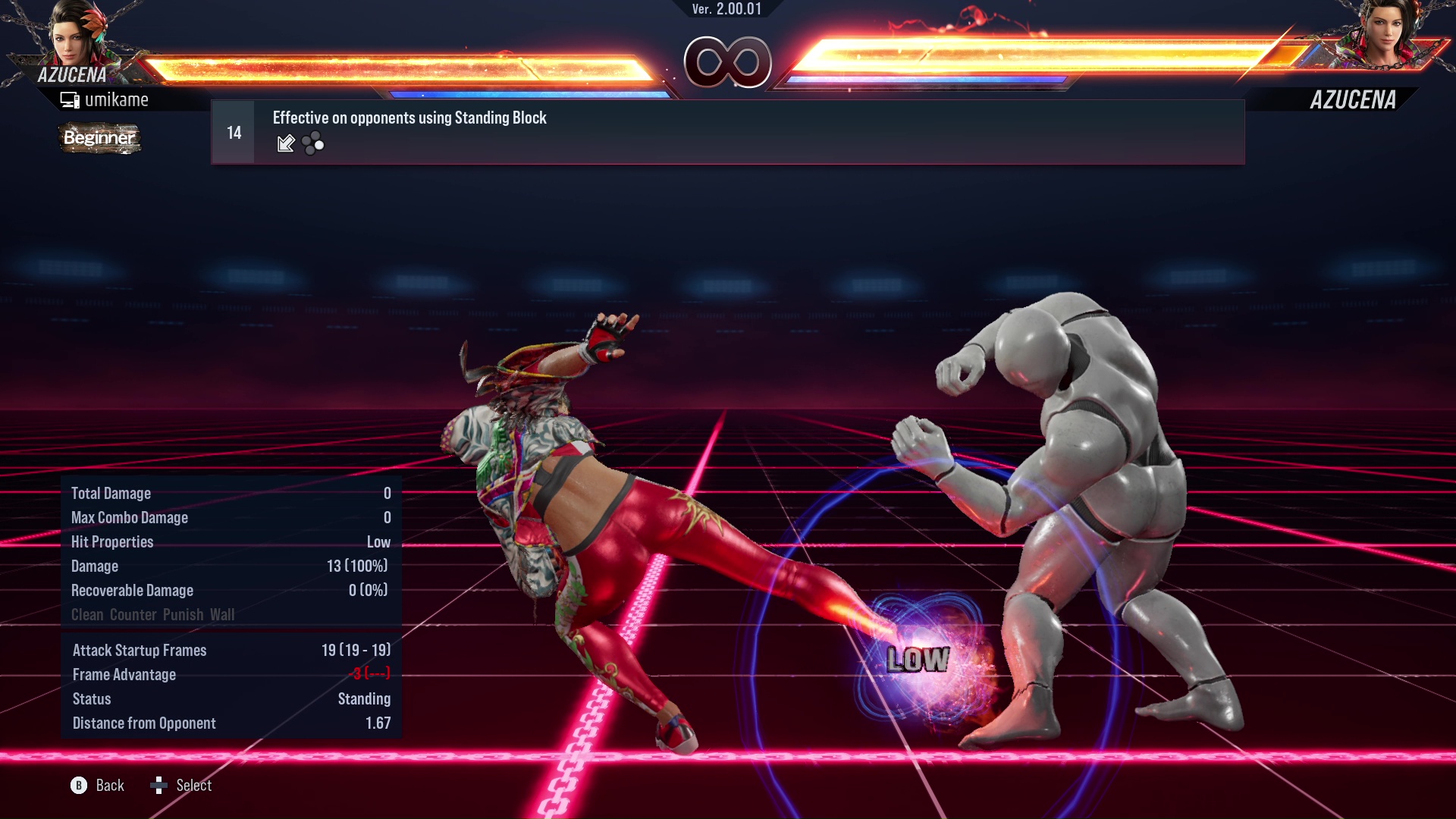
Task: Click the Back command at screen bottom
Action: [x=108, y=786]
